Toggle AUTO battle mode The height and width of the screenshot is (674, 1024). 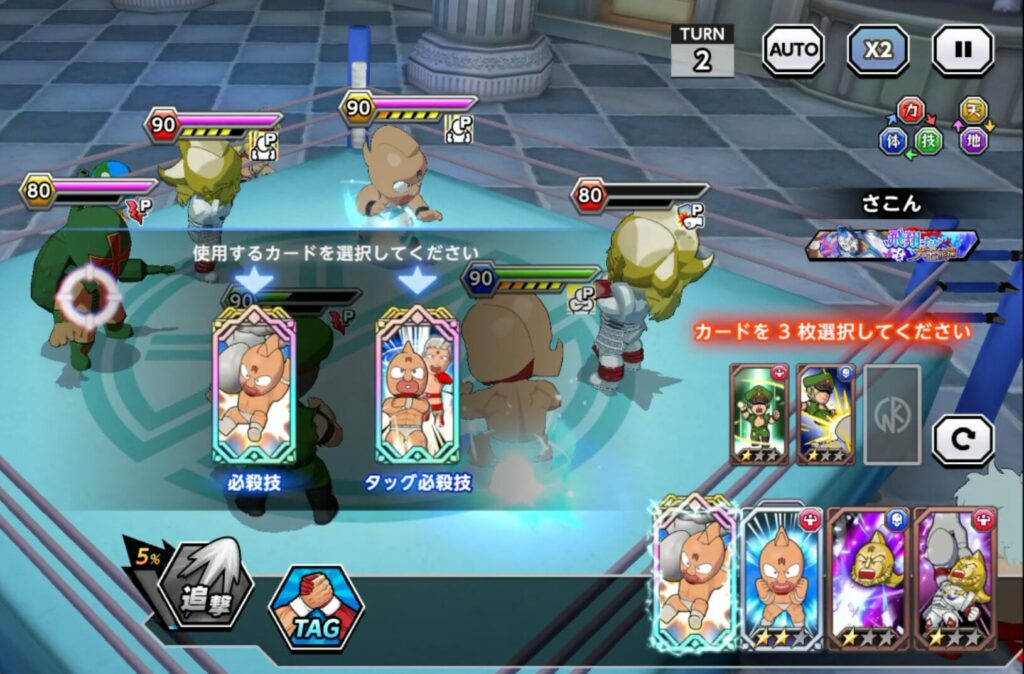792,50
